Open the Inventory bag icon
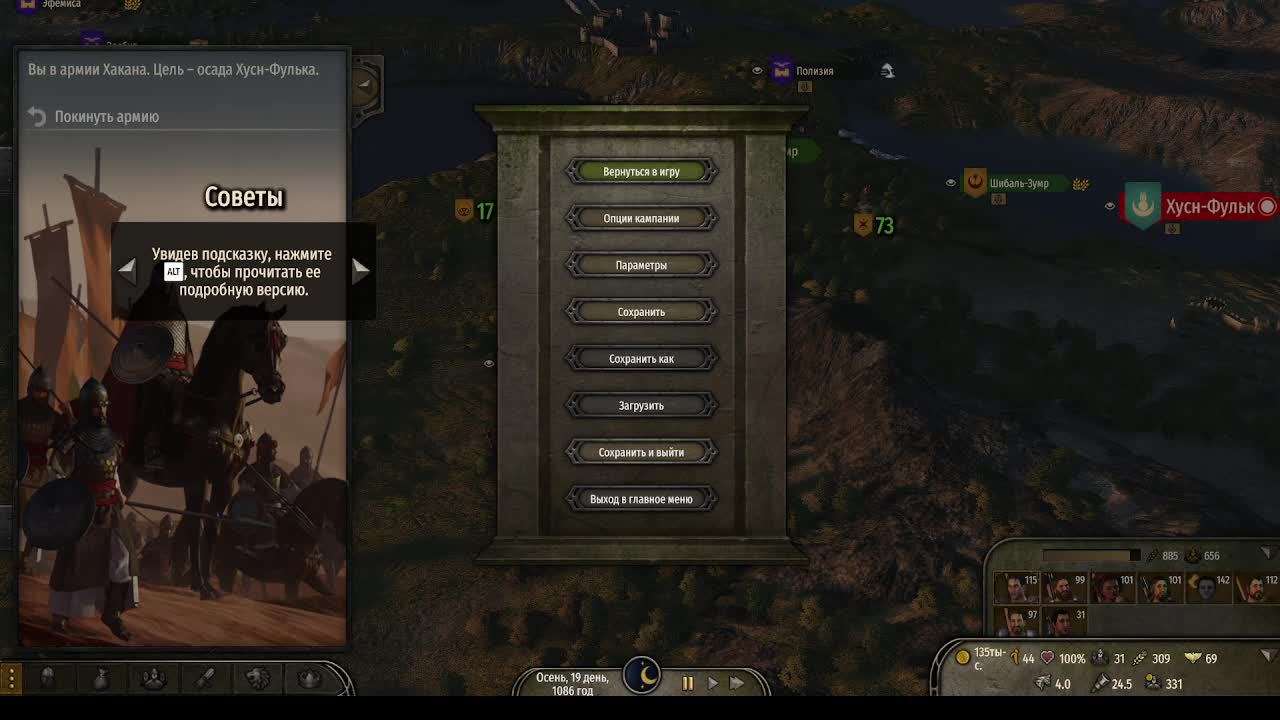The width and height of the screenshot is (1280, 720). pyautogui.click(x=102, y=677)
